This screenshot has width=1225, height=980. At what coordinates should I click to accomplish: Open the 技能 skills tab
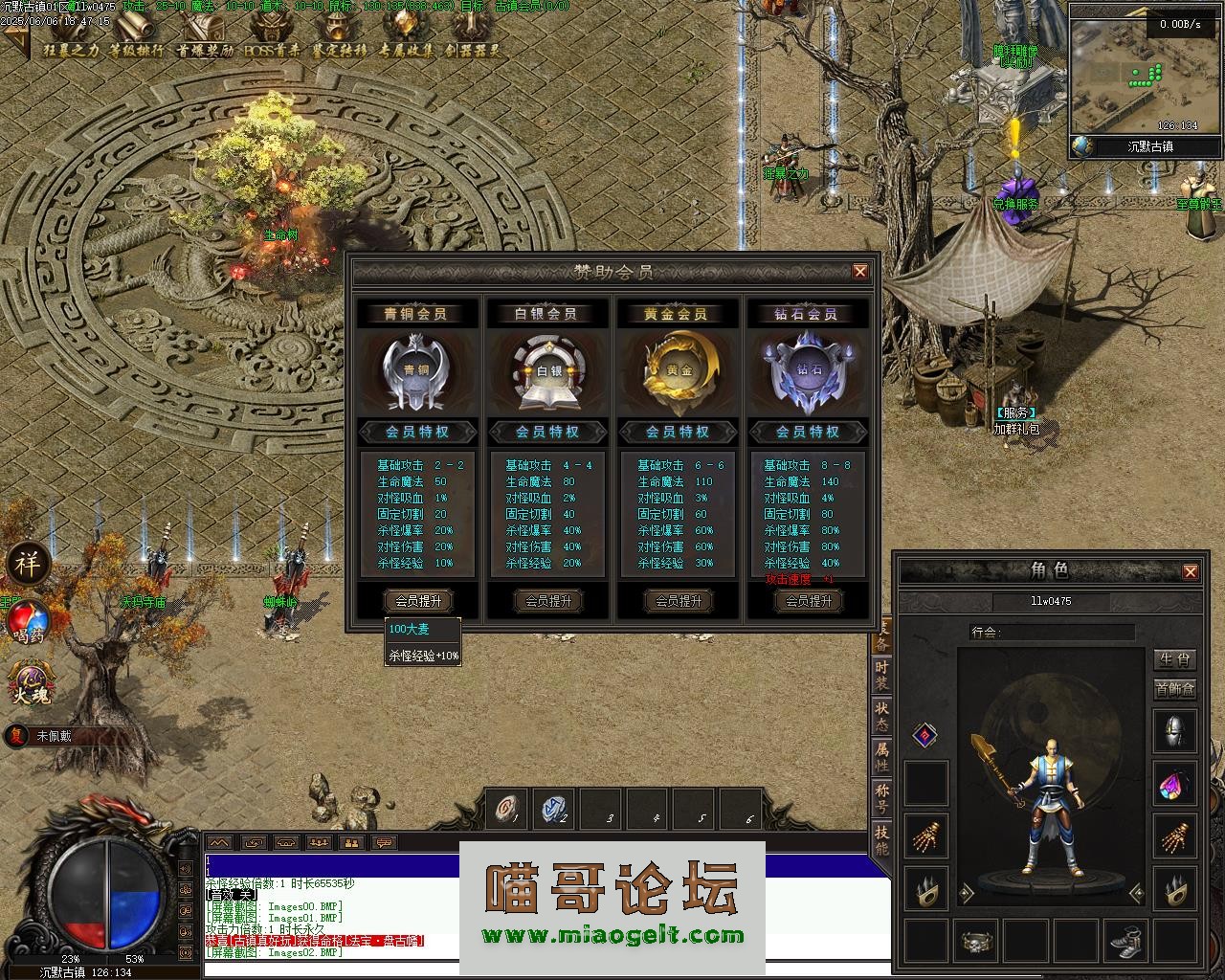pyautogui.click(x=881, y=839)
